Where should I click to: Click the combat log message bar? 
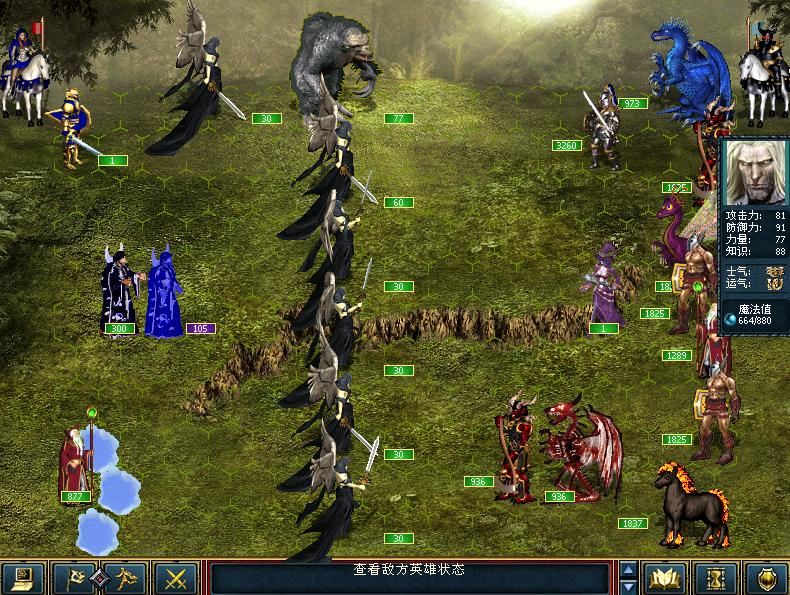(408, 577)
